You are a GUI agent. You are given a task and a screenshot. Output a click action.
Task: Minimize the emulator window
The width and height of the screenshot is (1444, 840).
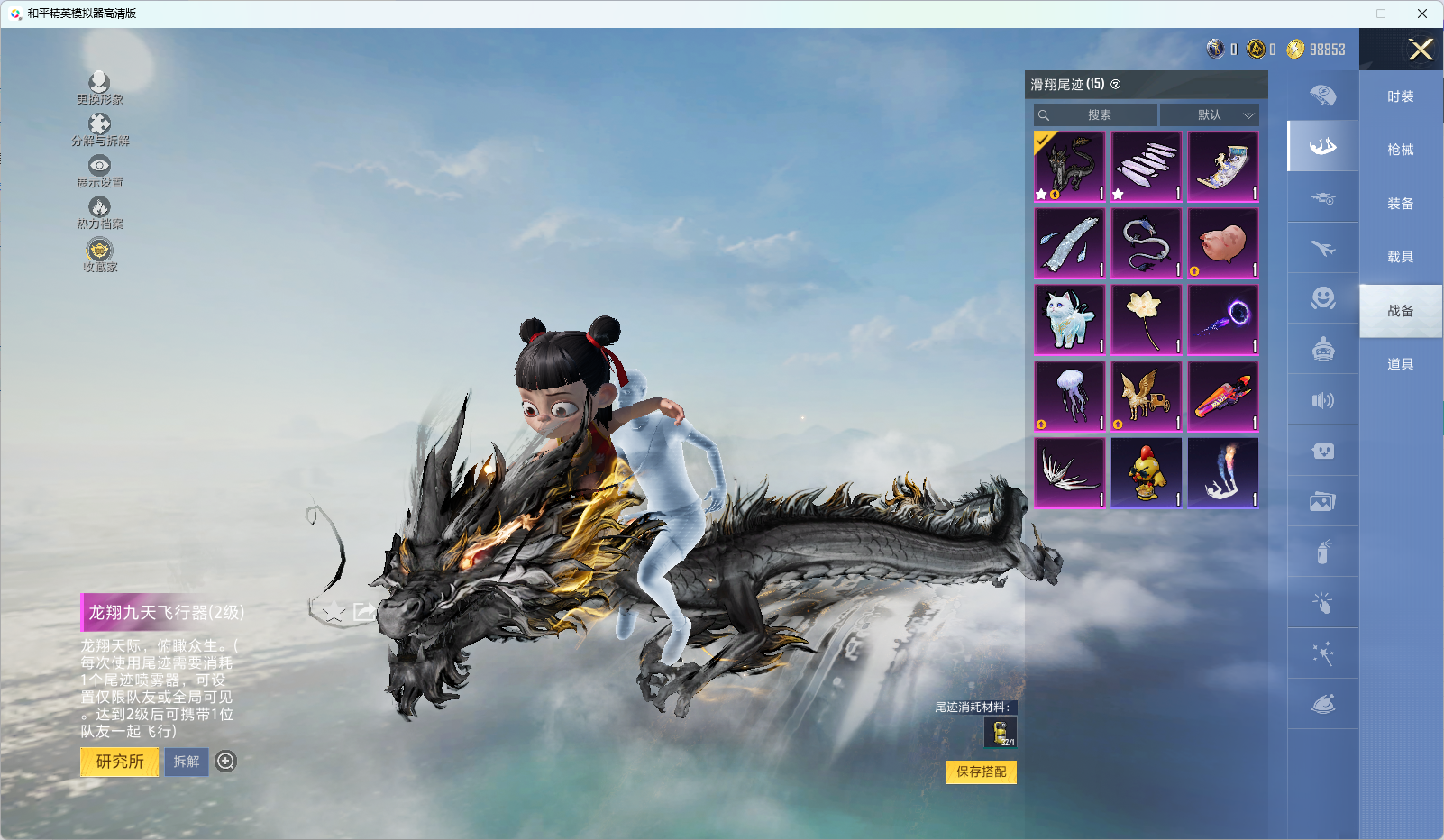point(1340,14)
